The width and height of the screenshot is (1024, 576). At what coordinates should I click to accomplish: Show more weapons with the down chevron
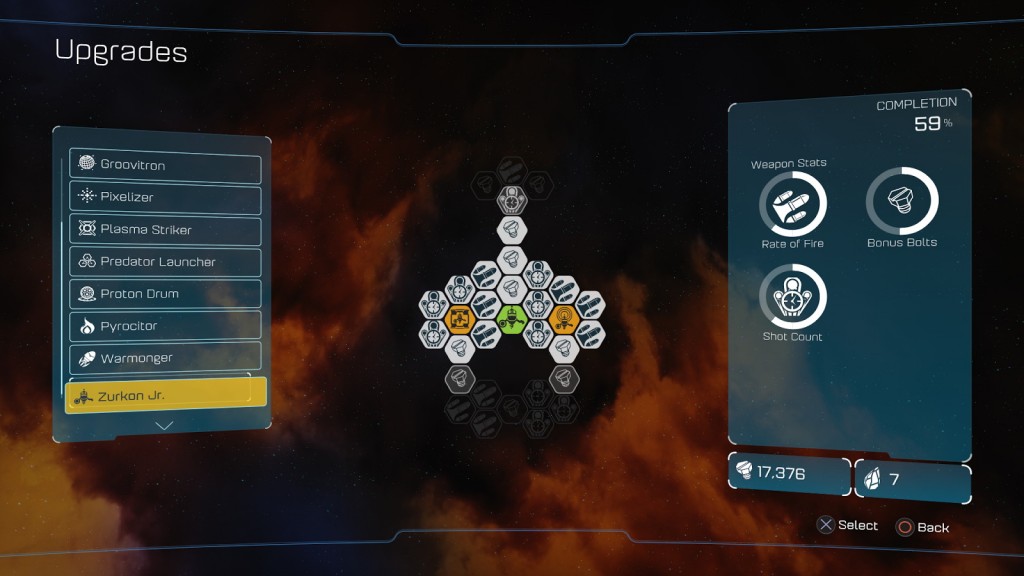click(x=165, y=425)
